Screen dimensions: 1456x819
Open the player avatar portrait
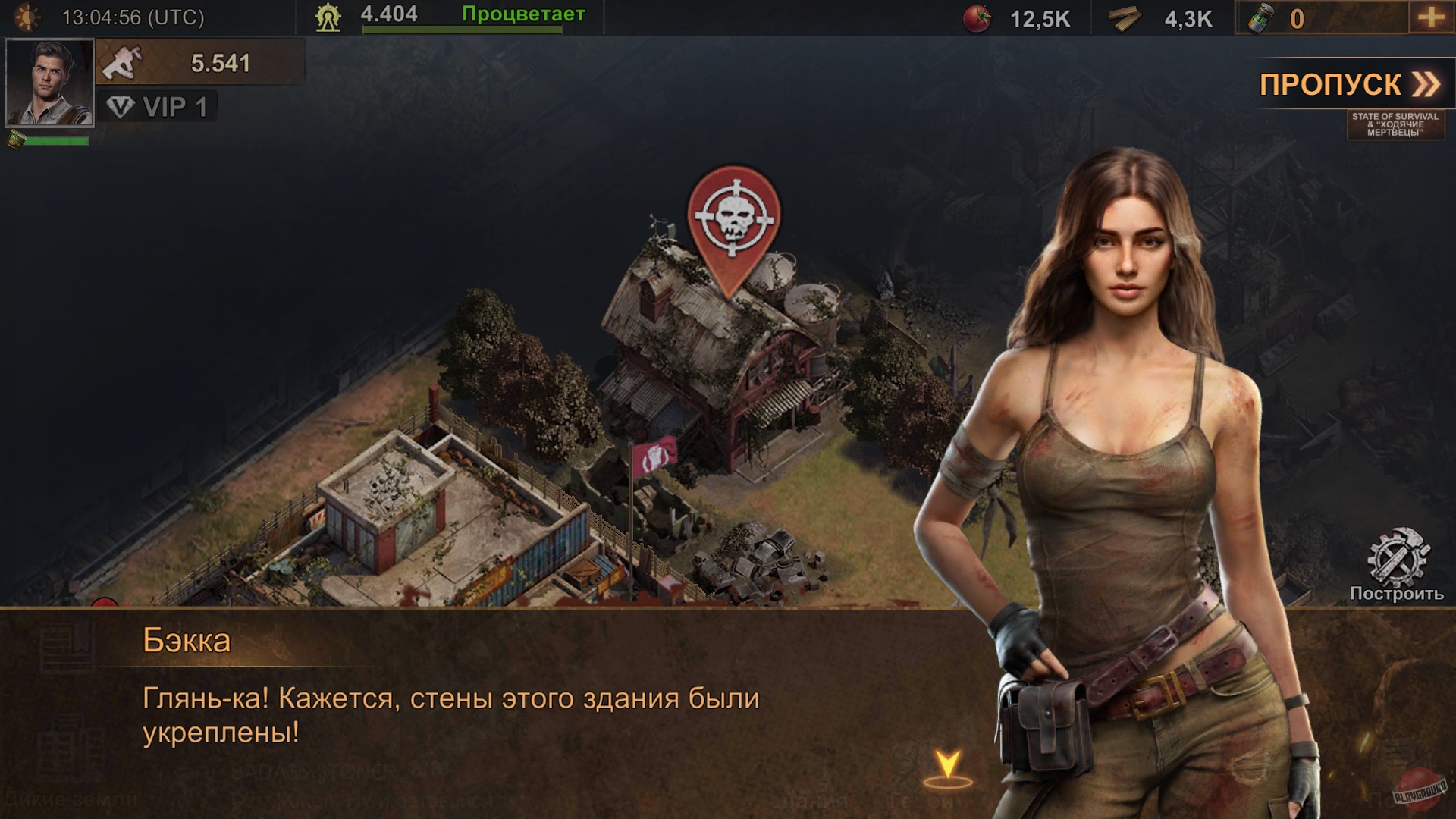49,83
